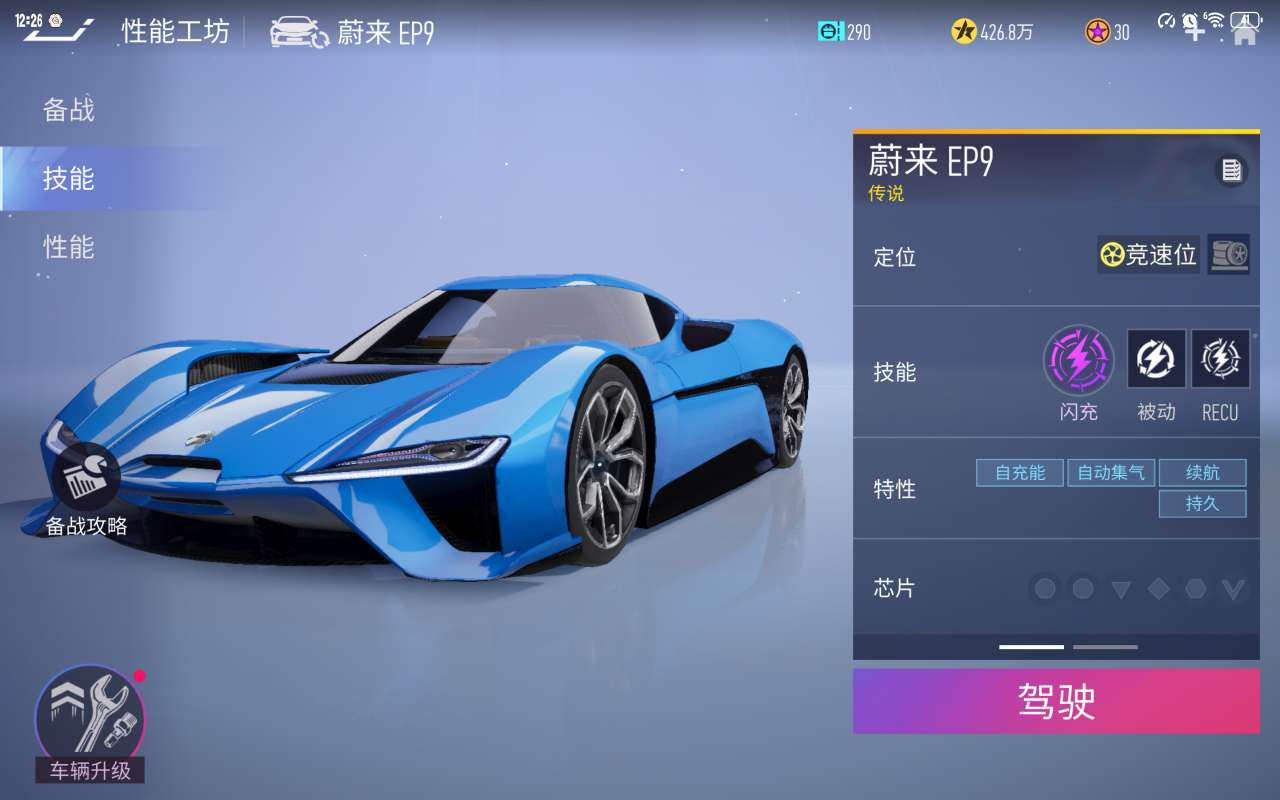Image resolution: width=1280 pixels, height=800 pixels.
Task: Switch to the 技能 tab
Action: 69,179
